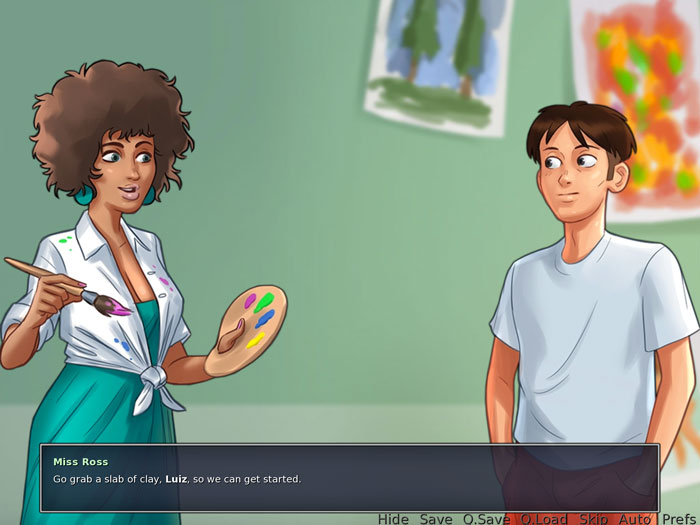Screen dimensions: 700x525
Task: Toggle Auto dialogue advance
Action: [635, 519]
